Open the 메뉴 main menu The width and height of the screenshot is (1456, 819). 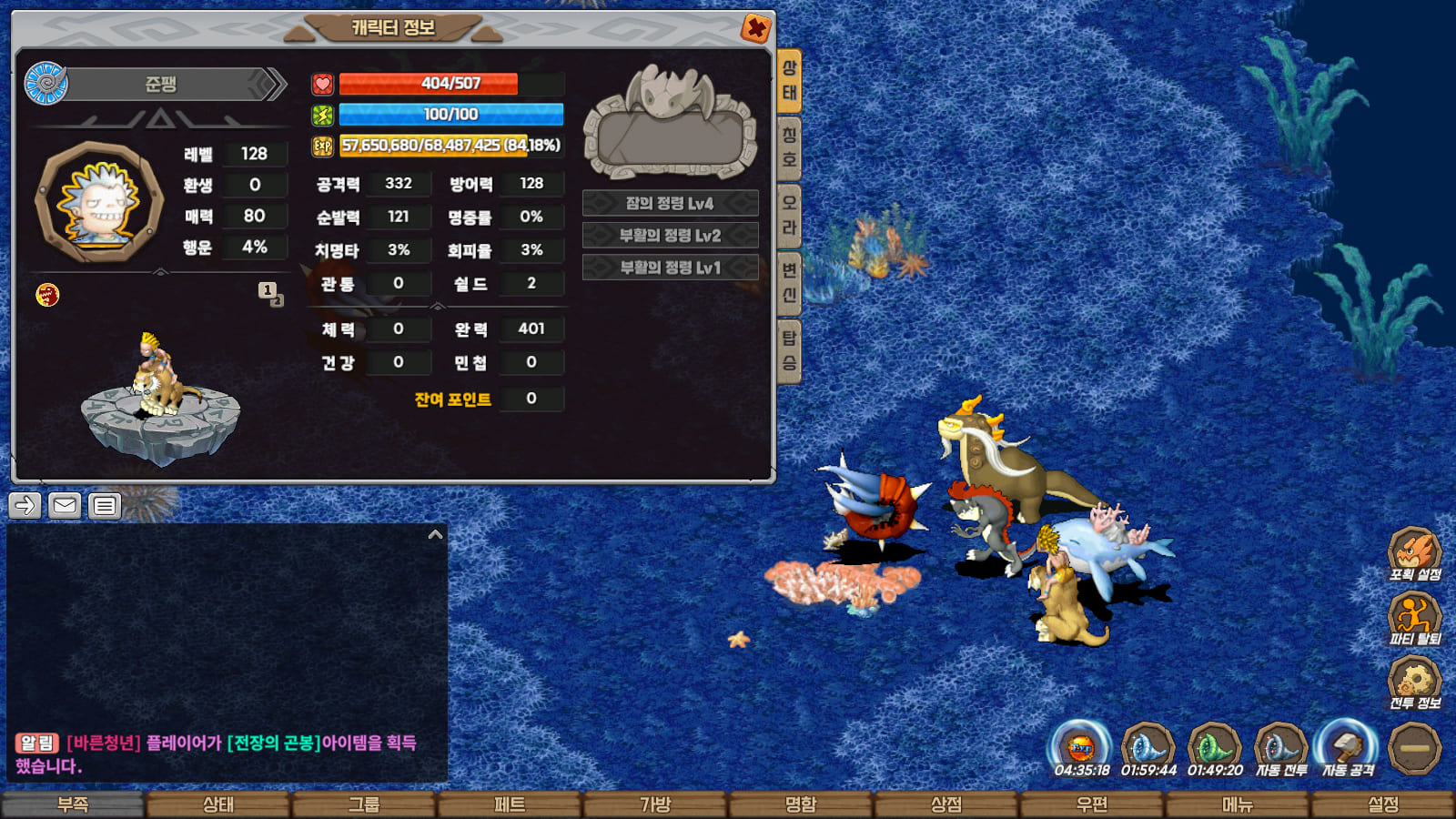(x=1238, y=804)
